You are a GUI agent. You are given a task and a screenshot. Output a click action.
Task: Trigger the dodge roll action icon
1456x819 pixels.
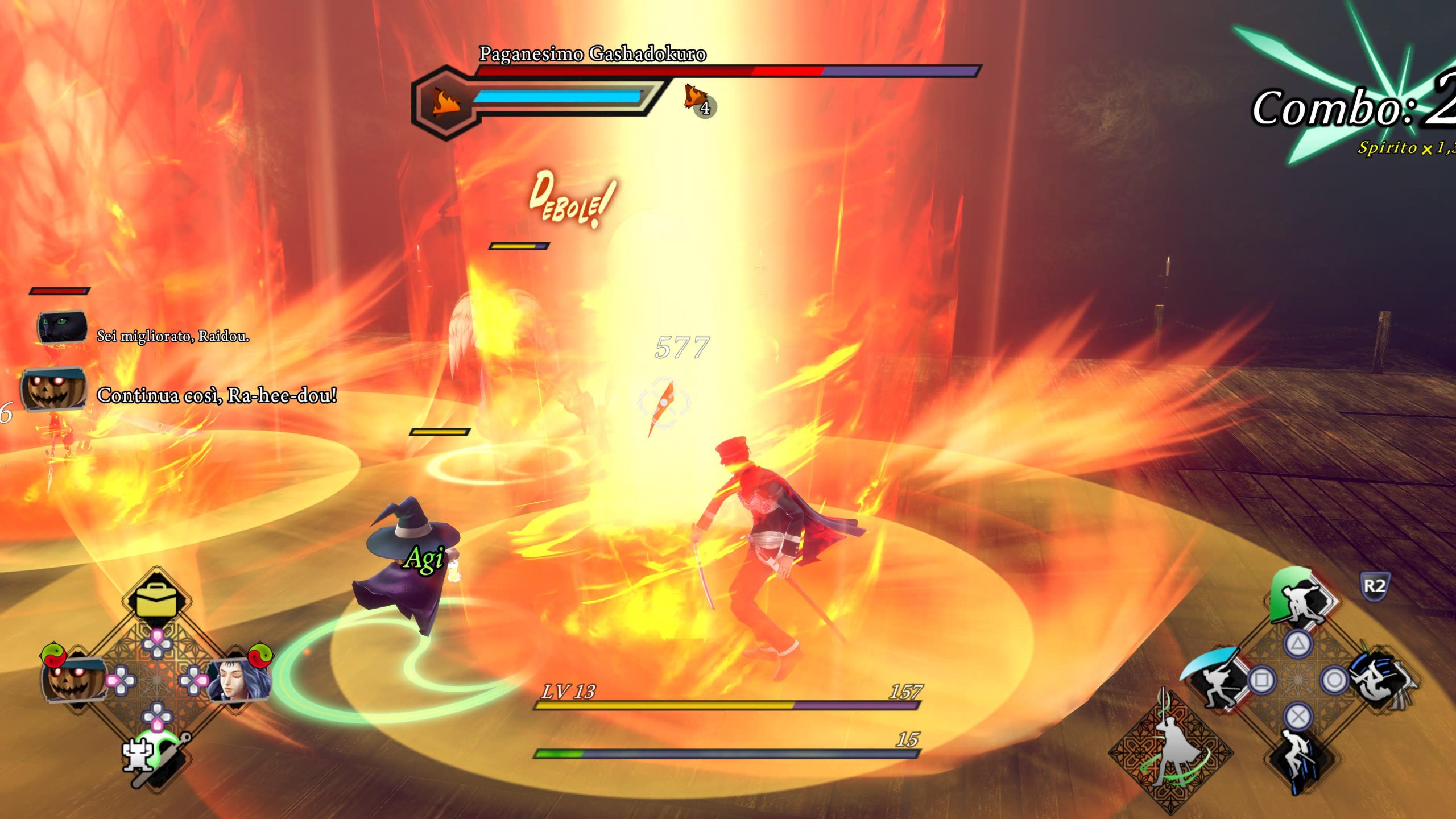click(x=1382, y=679)
